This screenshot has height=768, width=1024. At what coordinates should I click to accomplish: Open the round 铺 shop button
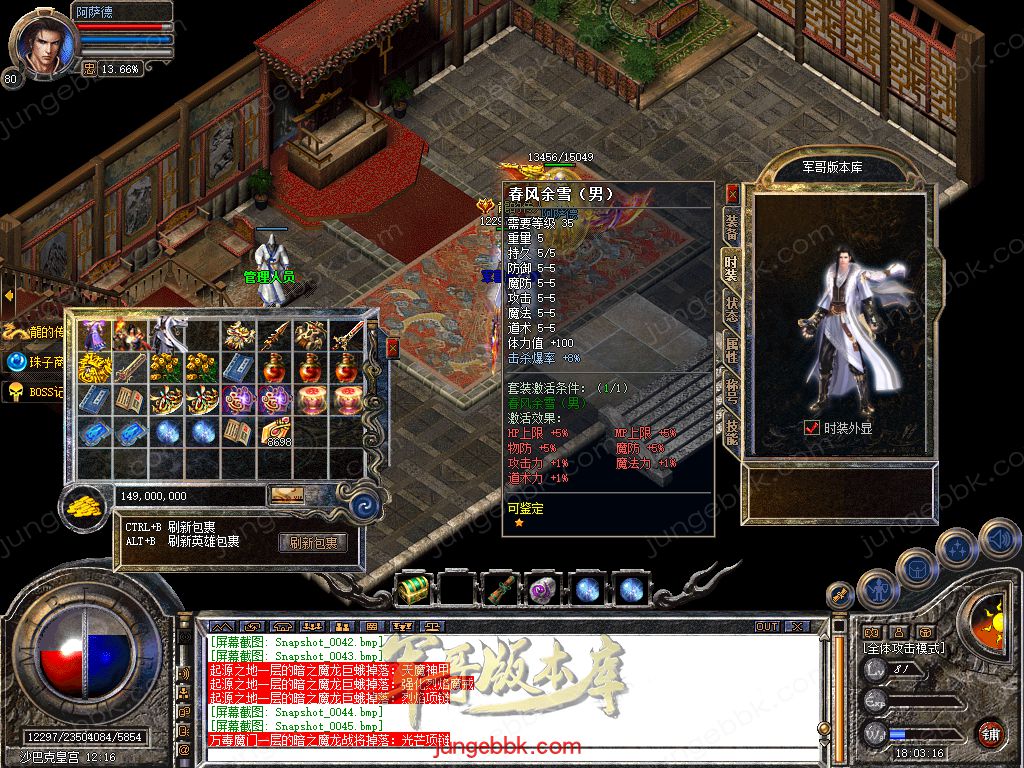pyautogui.click(x=990, y=734)
